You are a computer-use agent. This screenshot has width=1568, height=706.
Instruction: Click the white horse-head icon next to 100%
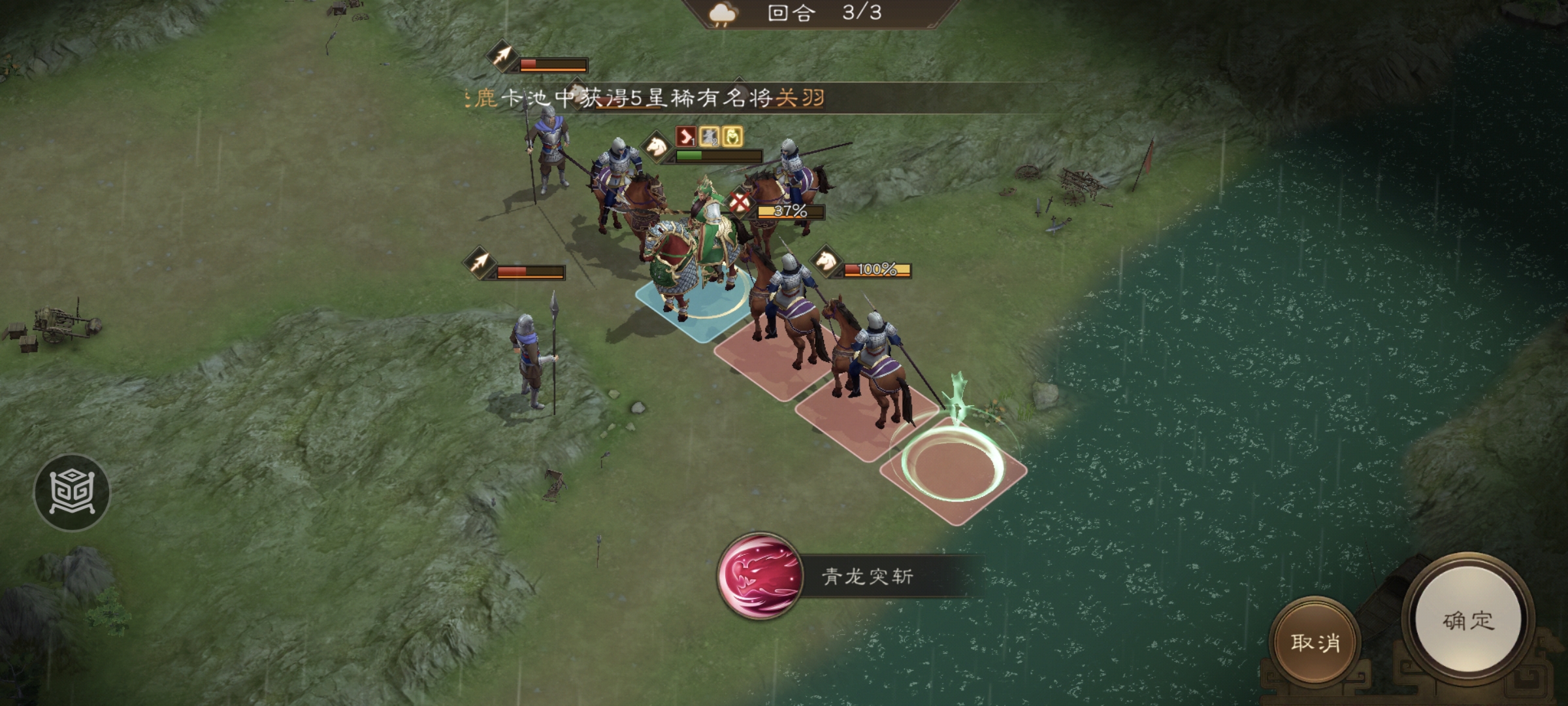pyautogui.click(x=826, y=263)
